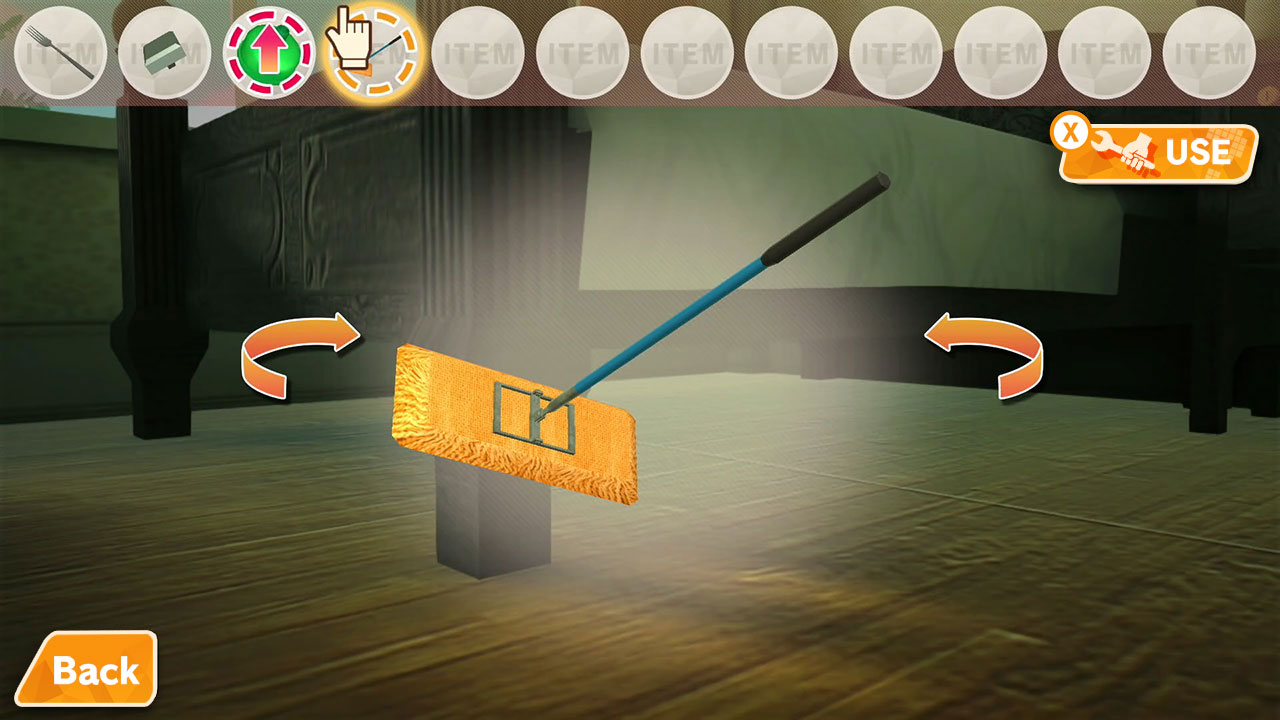The height and width of the screenshot is (720, 1280).
Task: Toggle selection of the up-arrow item
Action: tap(270, 52)
